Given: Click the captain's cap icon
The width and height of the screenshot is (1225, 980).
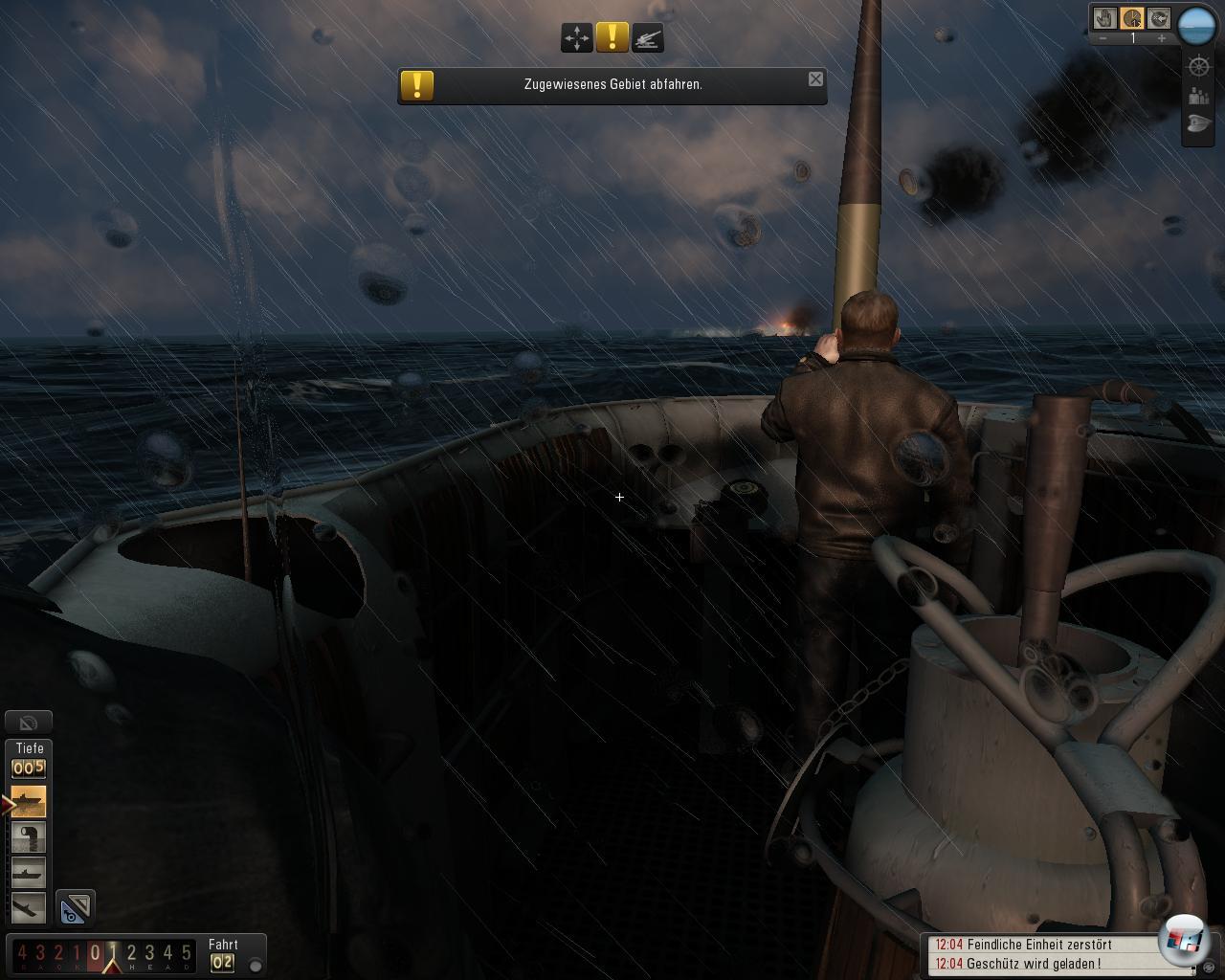Looking at the screenshot, I should (1198, 124).
